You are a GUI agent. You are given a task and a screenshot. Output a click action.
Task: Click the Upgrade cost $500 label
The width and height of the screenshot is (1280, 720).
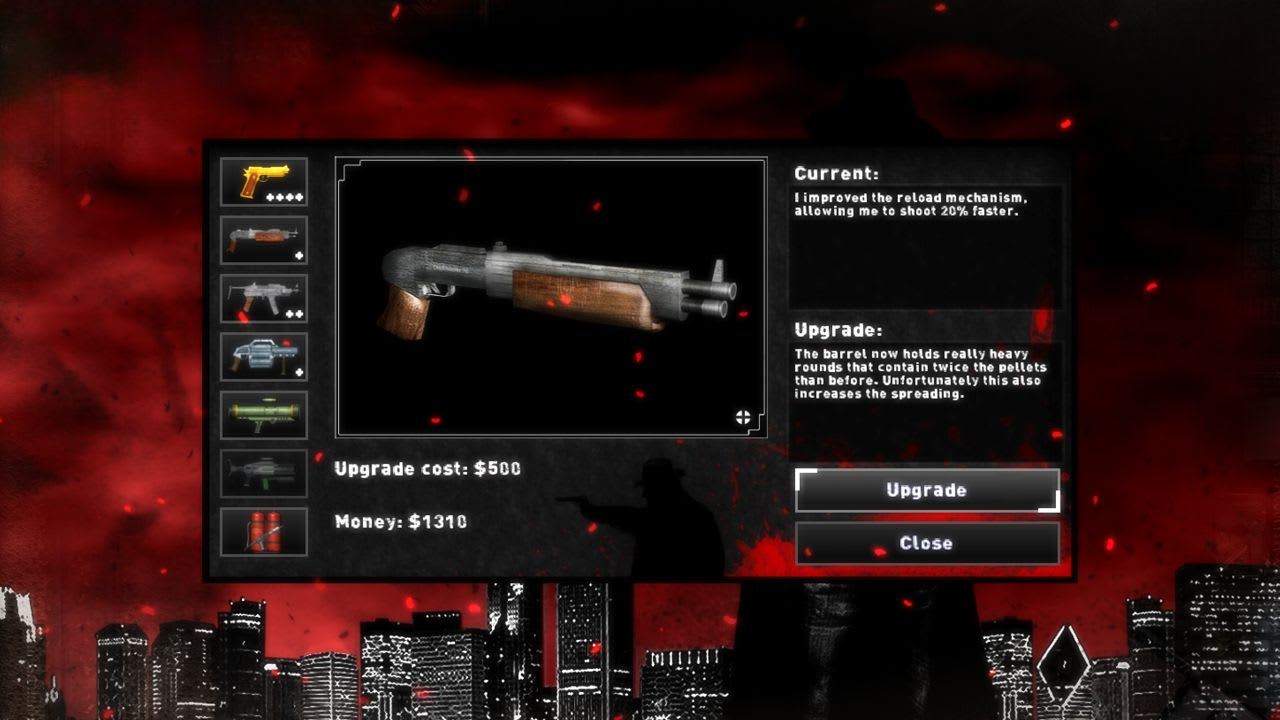(428, 468)
